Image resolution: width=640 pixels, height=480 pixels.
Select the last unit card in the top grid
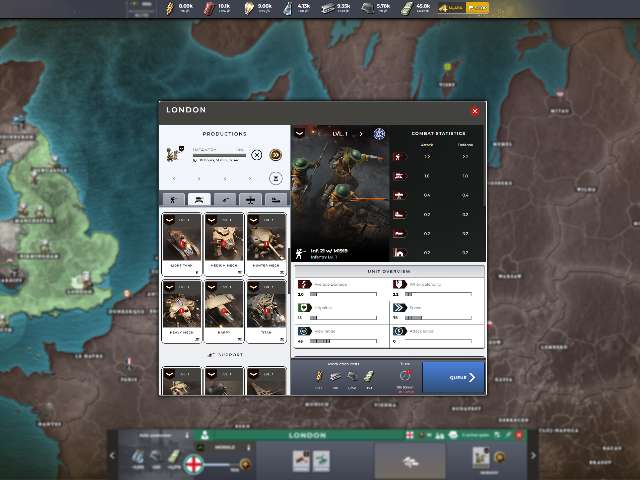(266, 304)
